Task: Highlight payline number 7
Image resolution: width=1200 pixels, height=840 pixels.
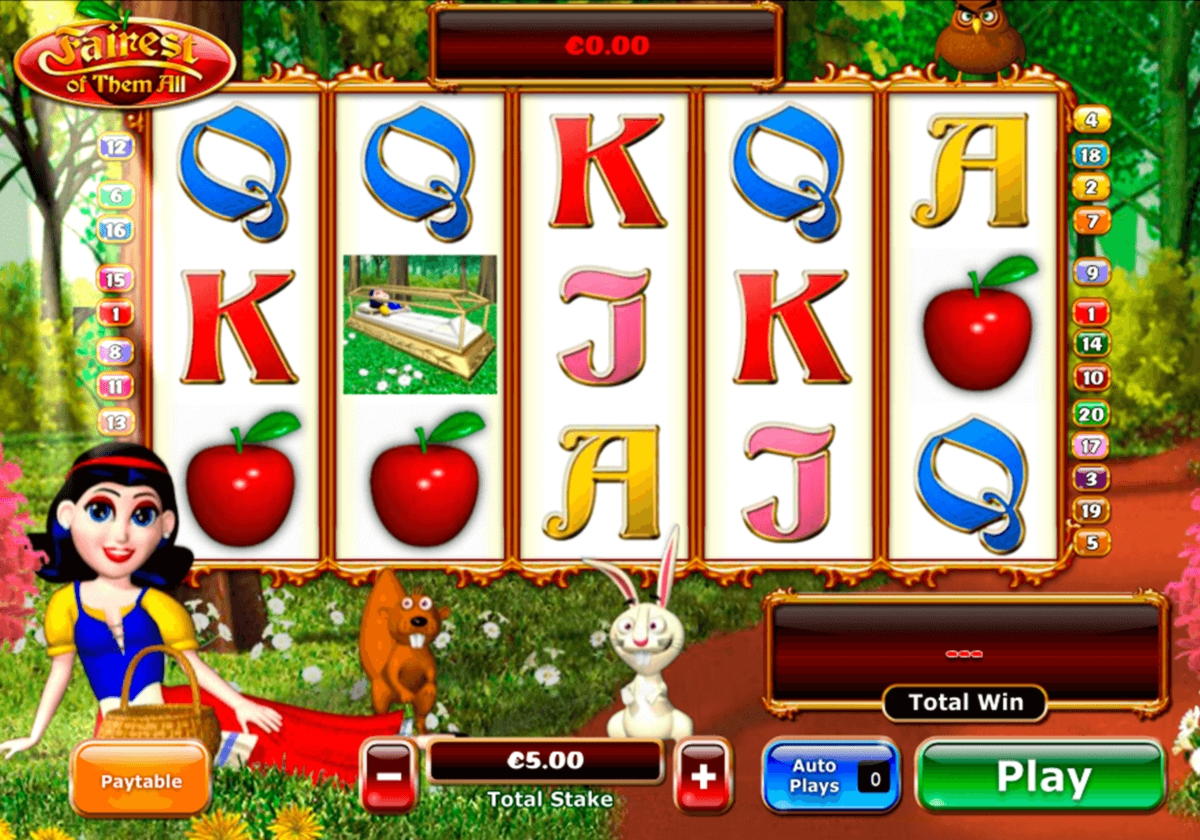Action: (x=1092, y=220)
